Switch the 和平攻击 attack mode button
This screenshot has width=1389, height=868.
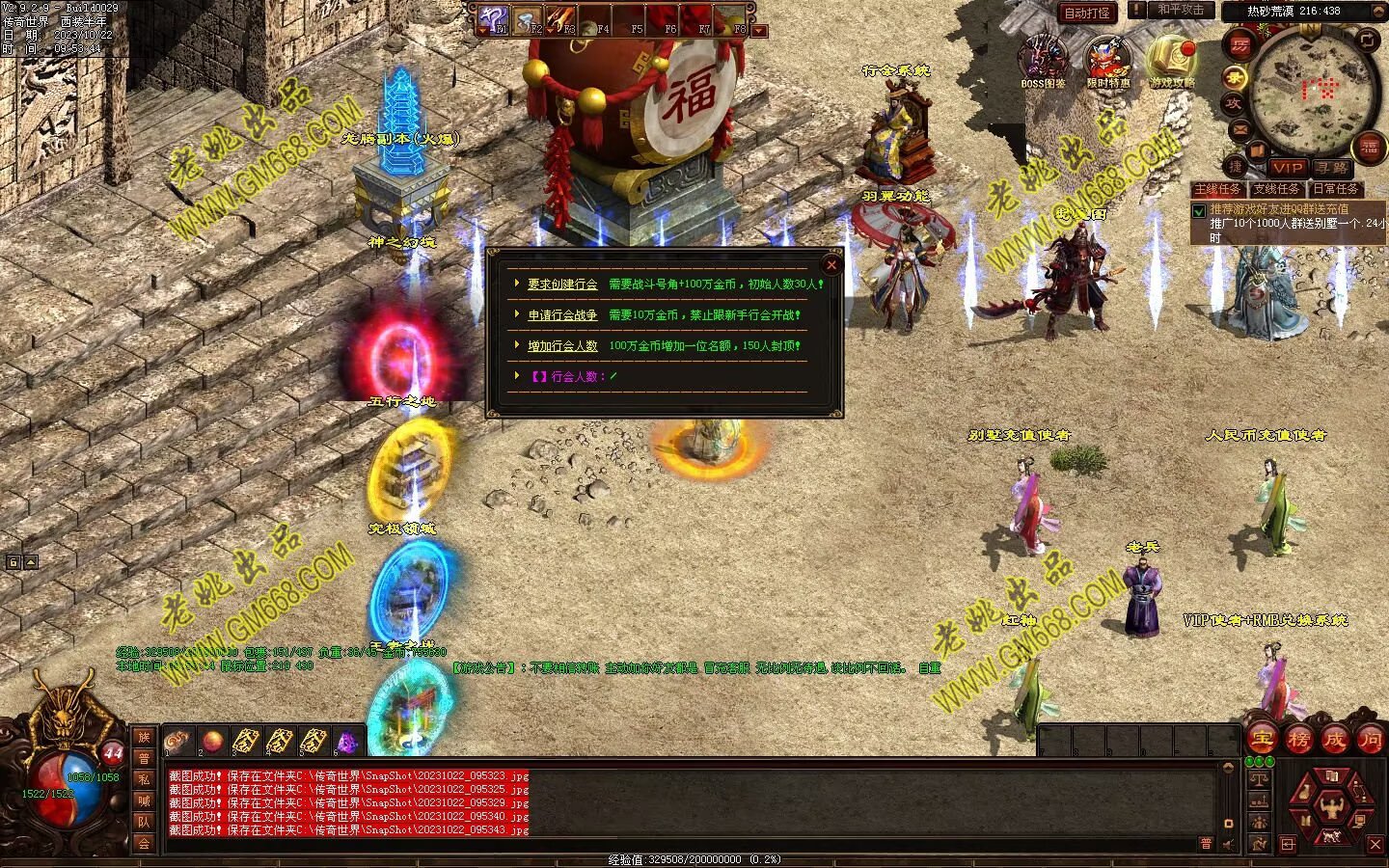tap(1180, 11)
